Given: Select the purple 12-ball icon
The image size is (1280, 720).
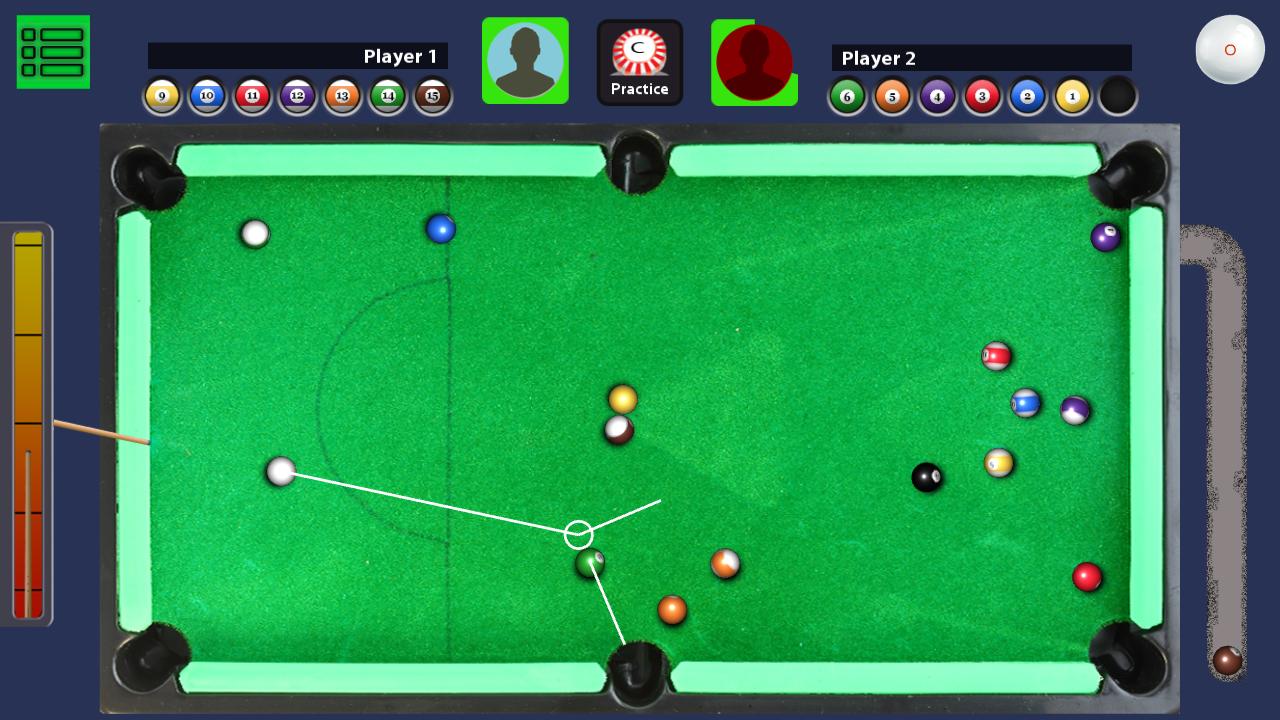Looking at the screenshot, I should pyautogui.click(x=297, y=95).
